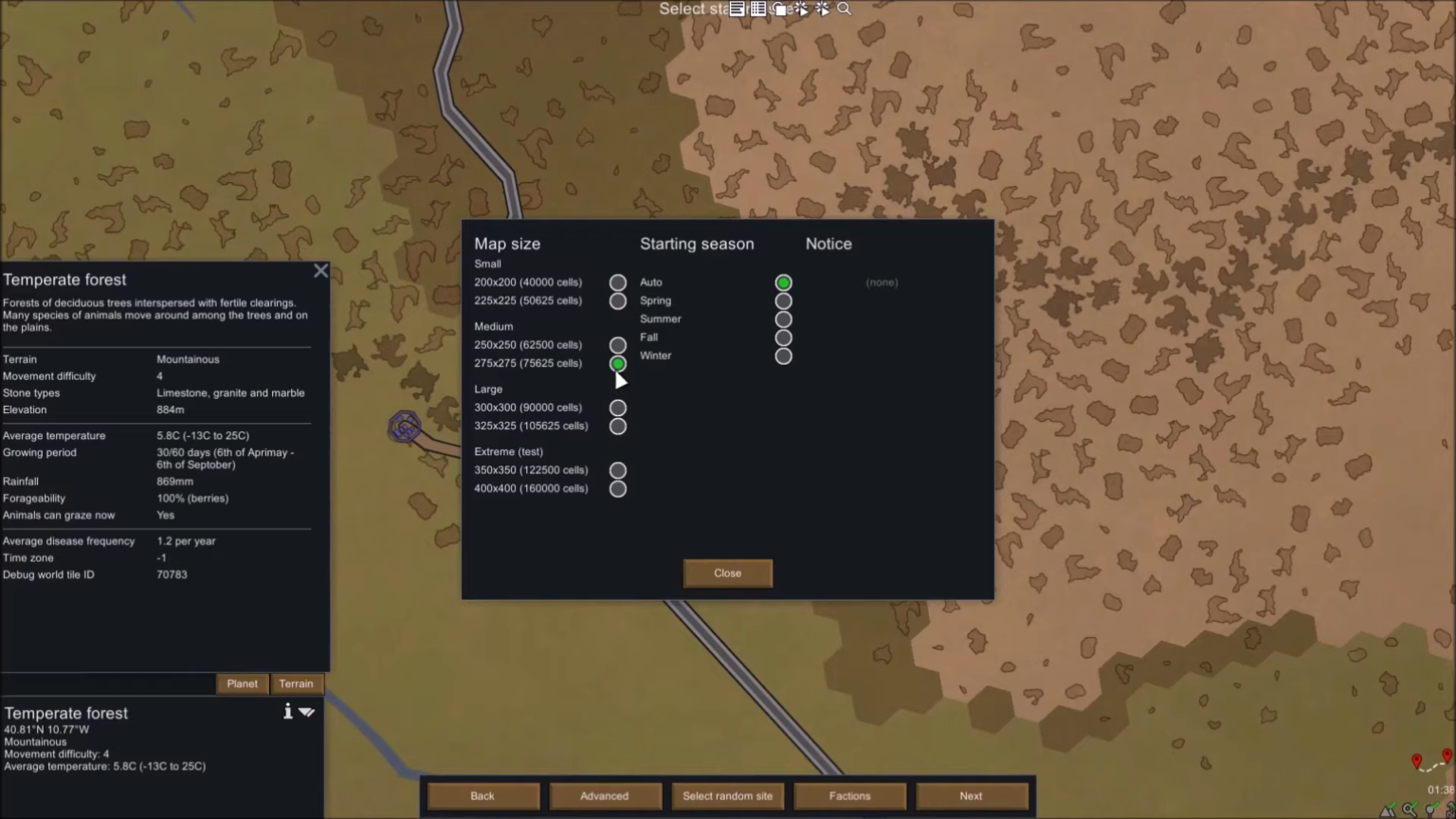Click the red map marker on the route line
Screen dimensions: 1456x819
(x=1417, y=759)
